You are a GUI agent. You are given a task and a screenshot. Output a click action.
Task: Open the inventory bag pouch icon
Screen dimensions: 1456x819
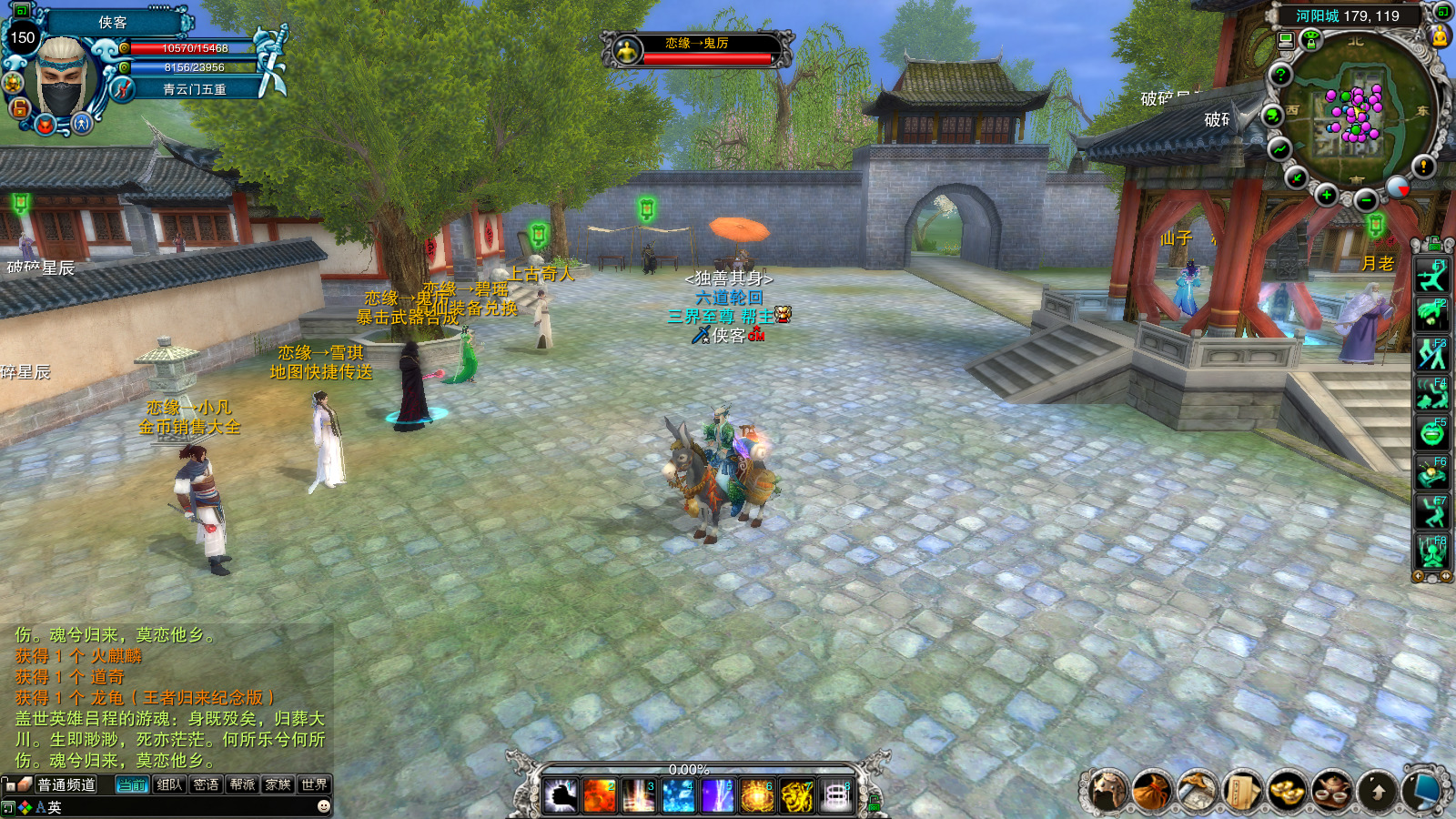click(x=1153, y=790)
